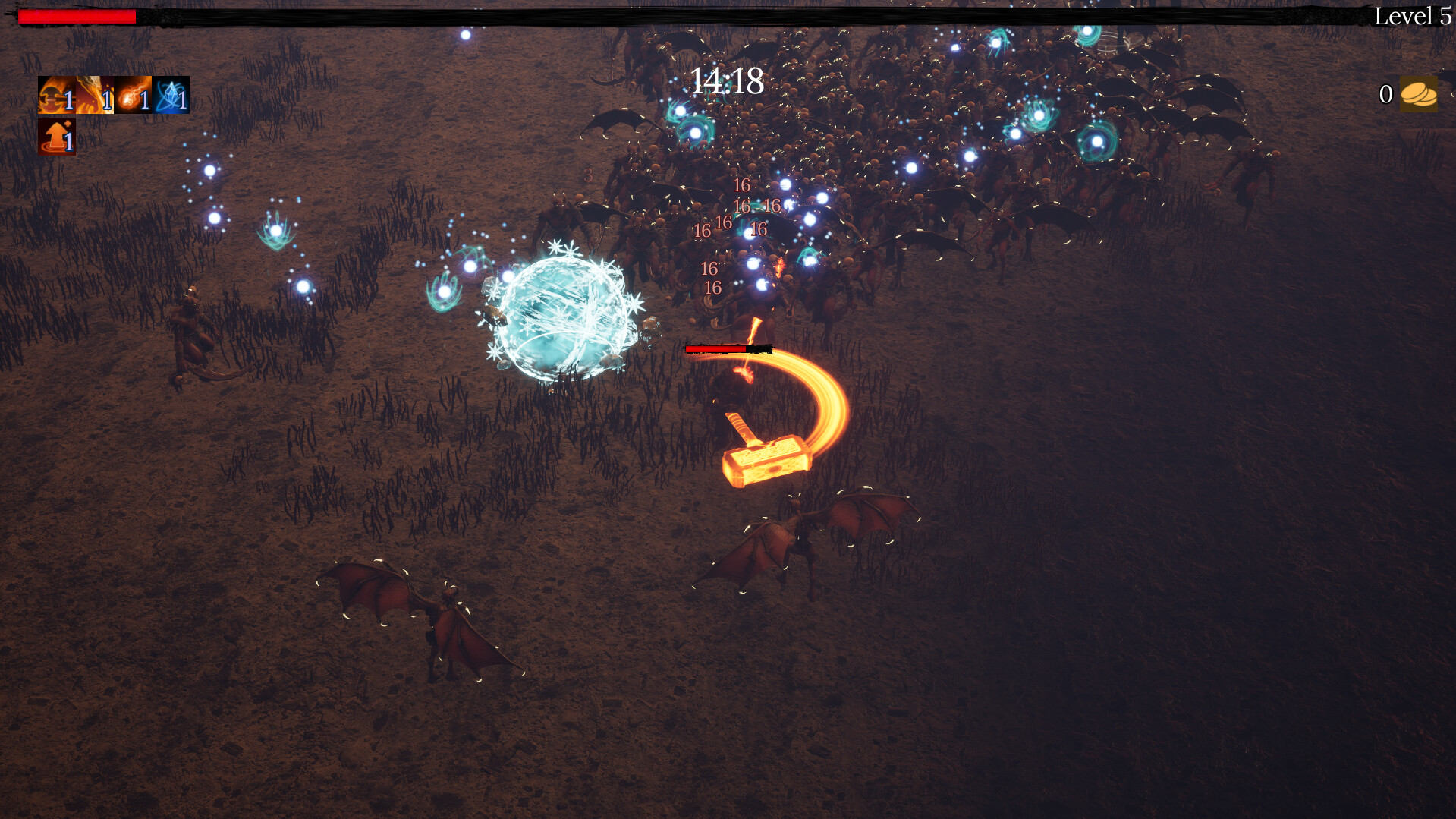Click the counter badge on the frost crystal icon
1456x819 pixels.
click(x=183, y=101)
